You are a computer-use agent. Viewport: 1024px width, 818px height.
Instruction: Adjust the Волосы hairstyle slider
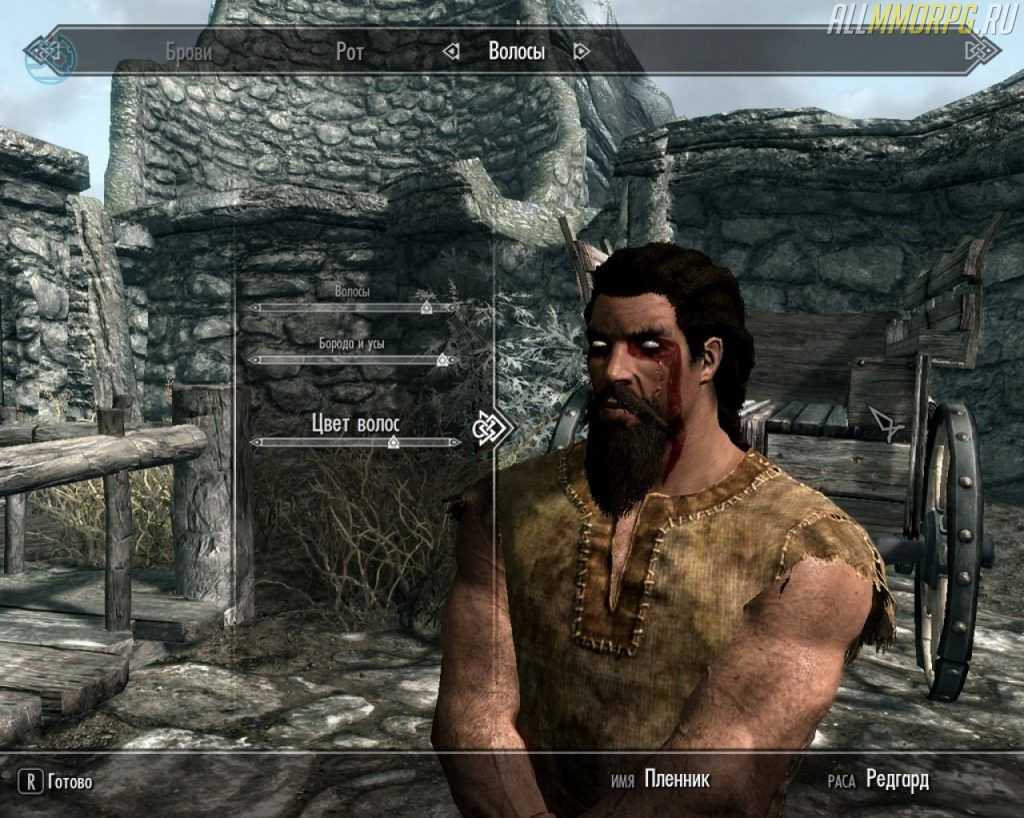coord(426,309)
